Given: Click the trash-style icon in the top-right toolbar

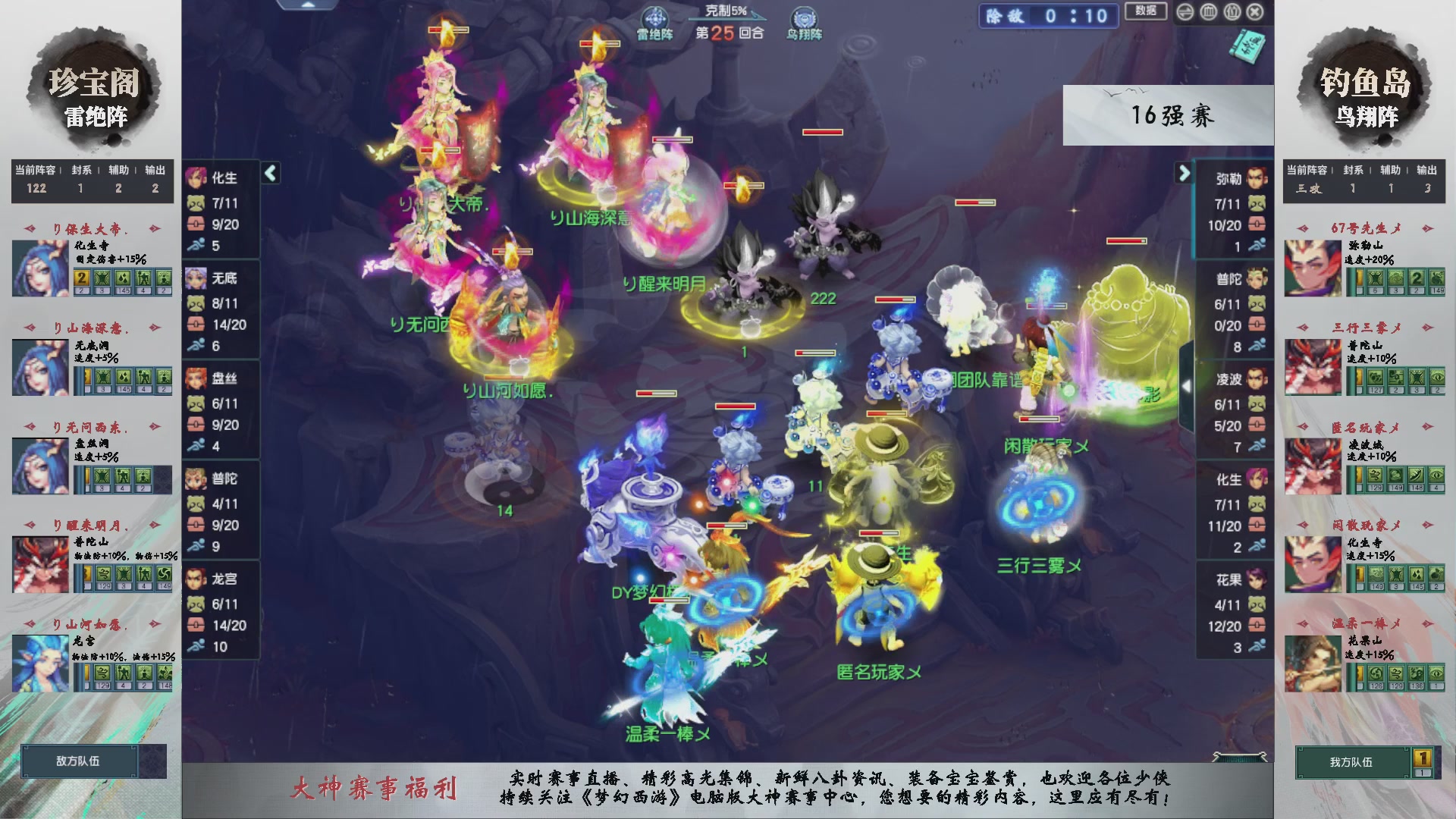Looking at the screenshot, I should pos(1207,11).
